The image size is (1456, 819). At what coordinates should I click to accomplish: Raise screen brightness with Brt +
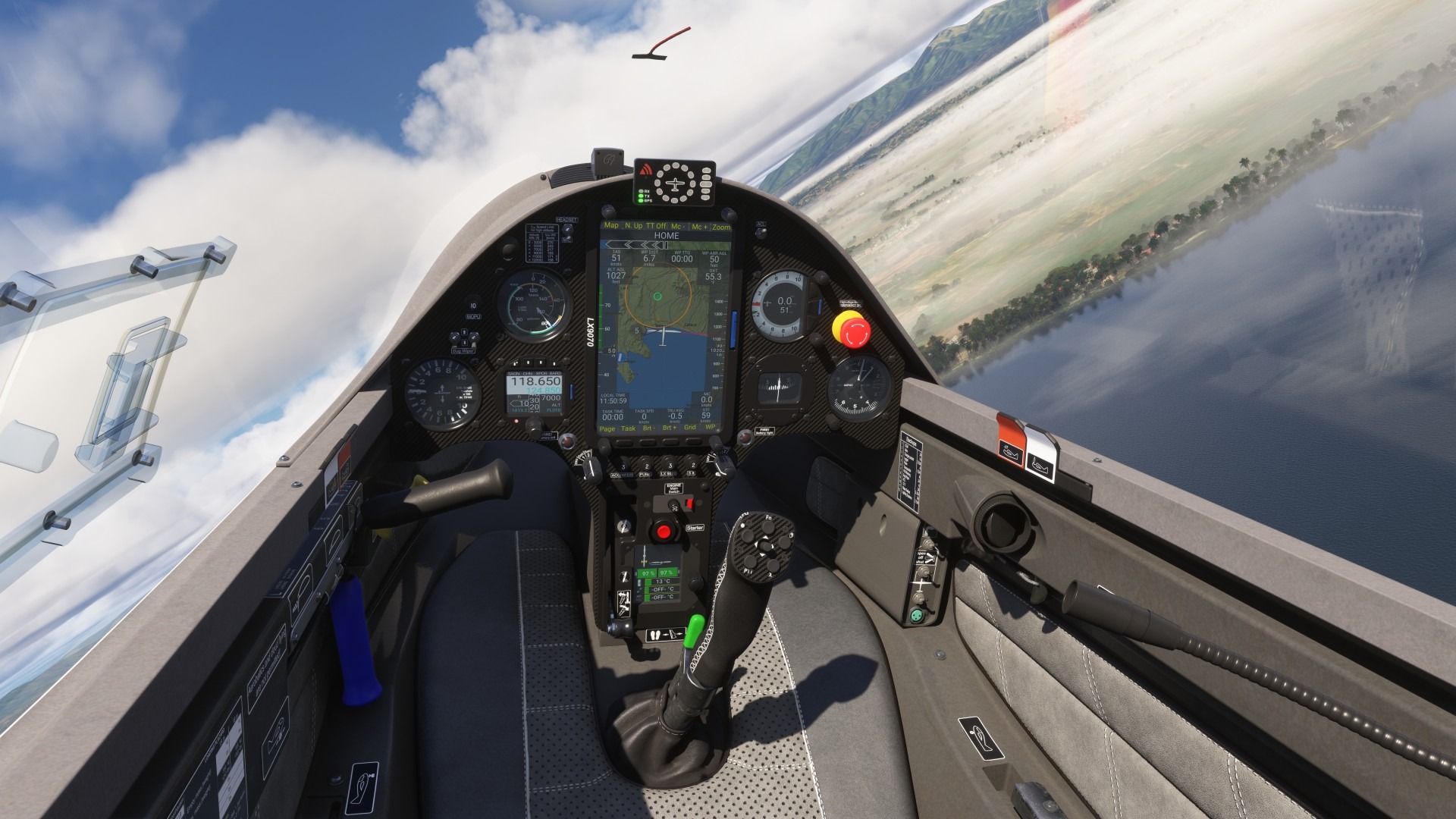click(x=670, y=428)
